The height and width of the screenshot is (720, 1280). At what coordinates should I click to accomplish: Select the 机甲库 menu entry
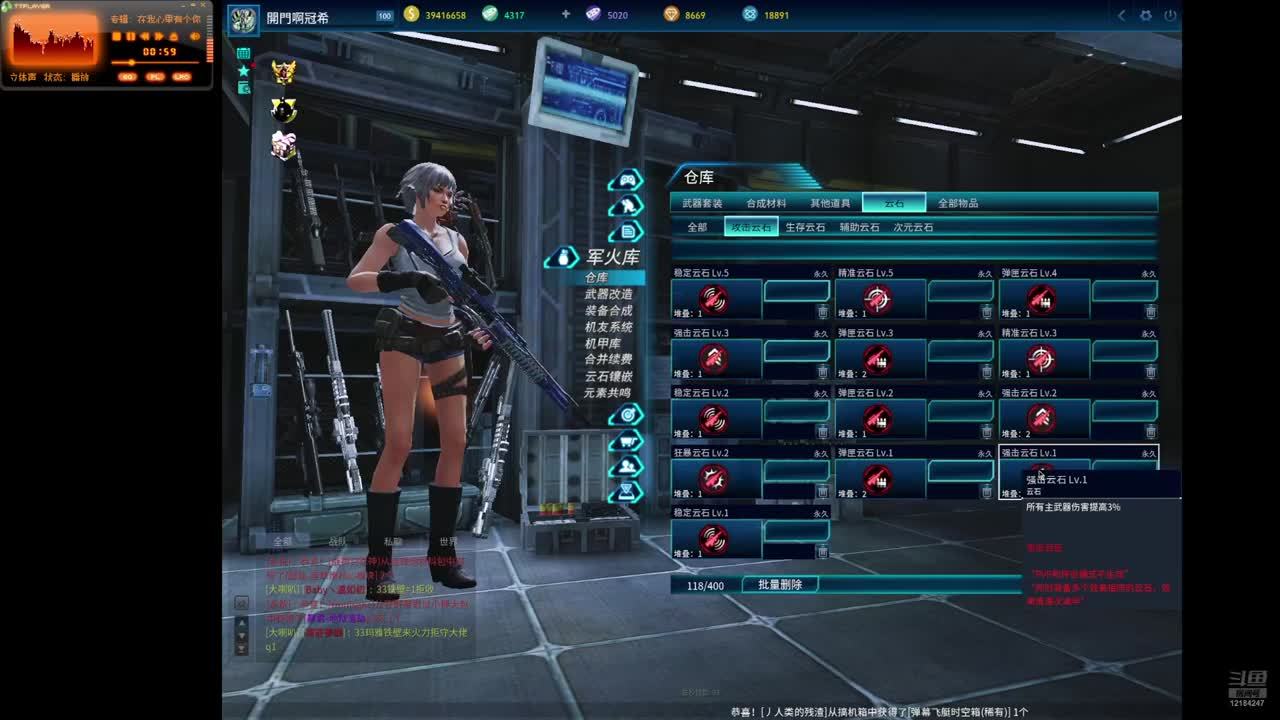click(x=602, y=343)
